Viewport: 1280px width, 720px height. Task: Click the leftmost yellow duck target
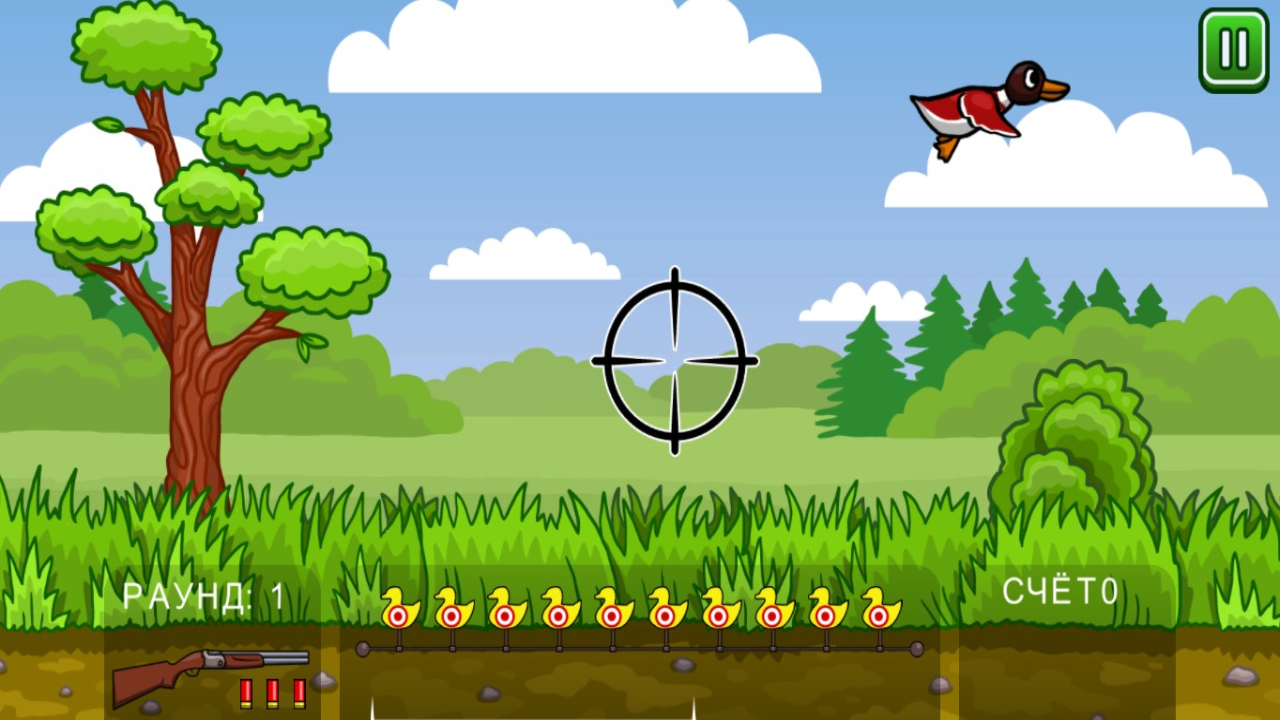(x=398, y=613)
